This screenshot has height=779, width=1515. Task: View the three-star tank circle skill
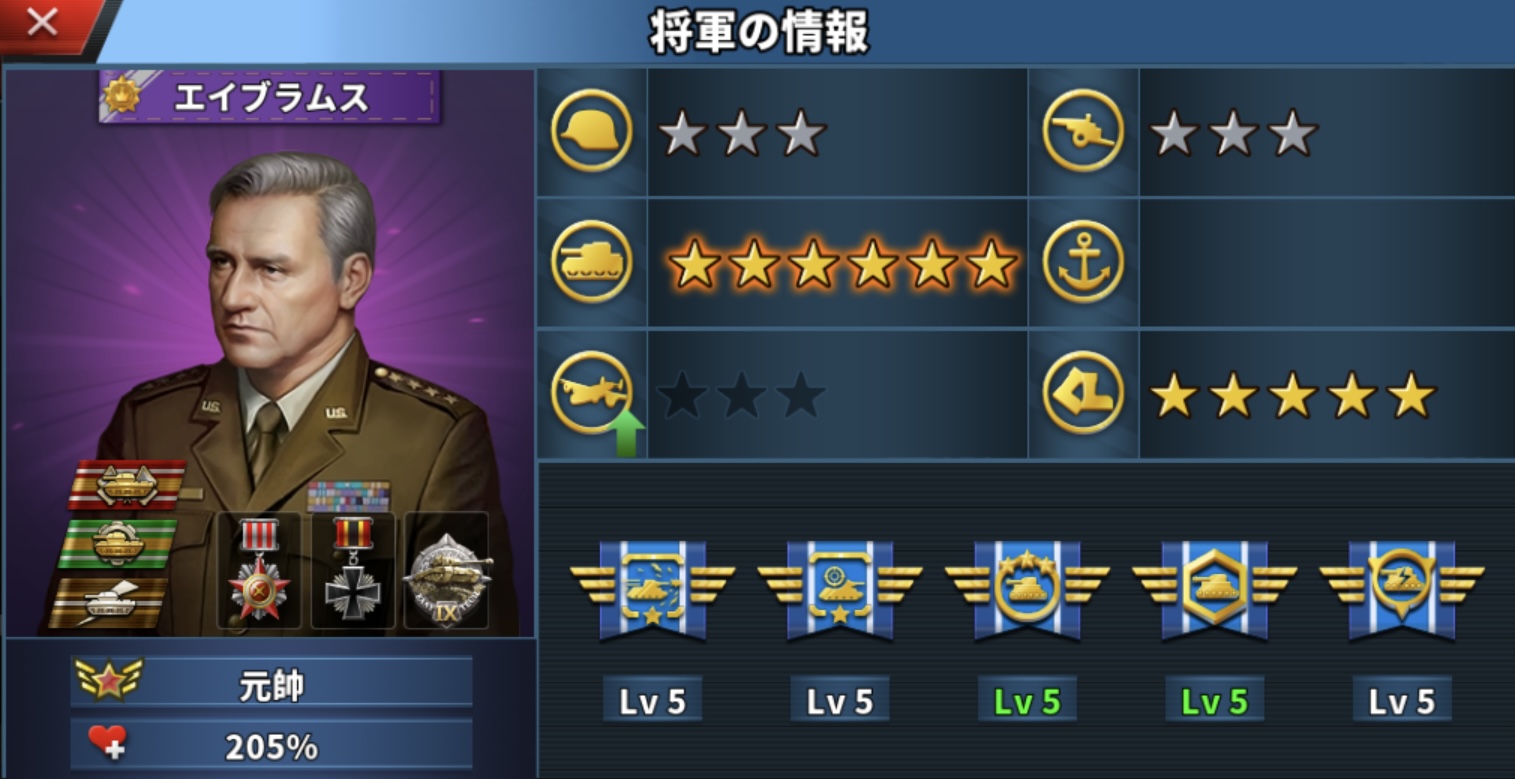pyautogui.click(x=1027, y=590)
